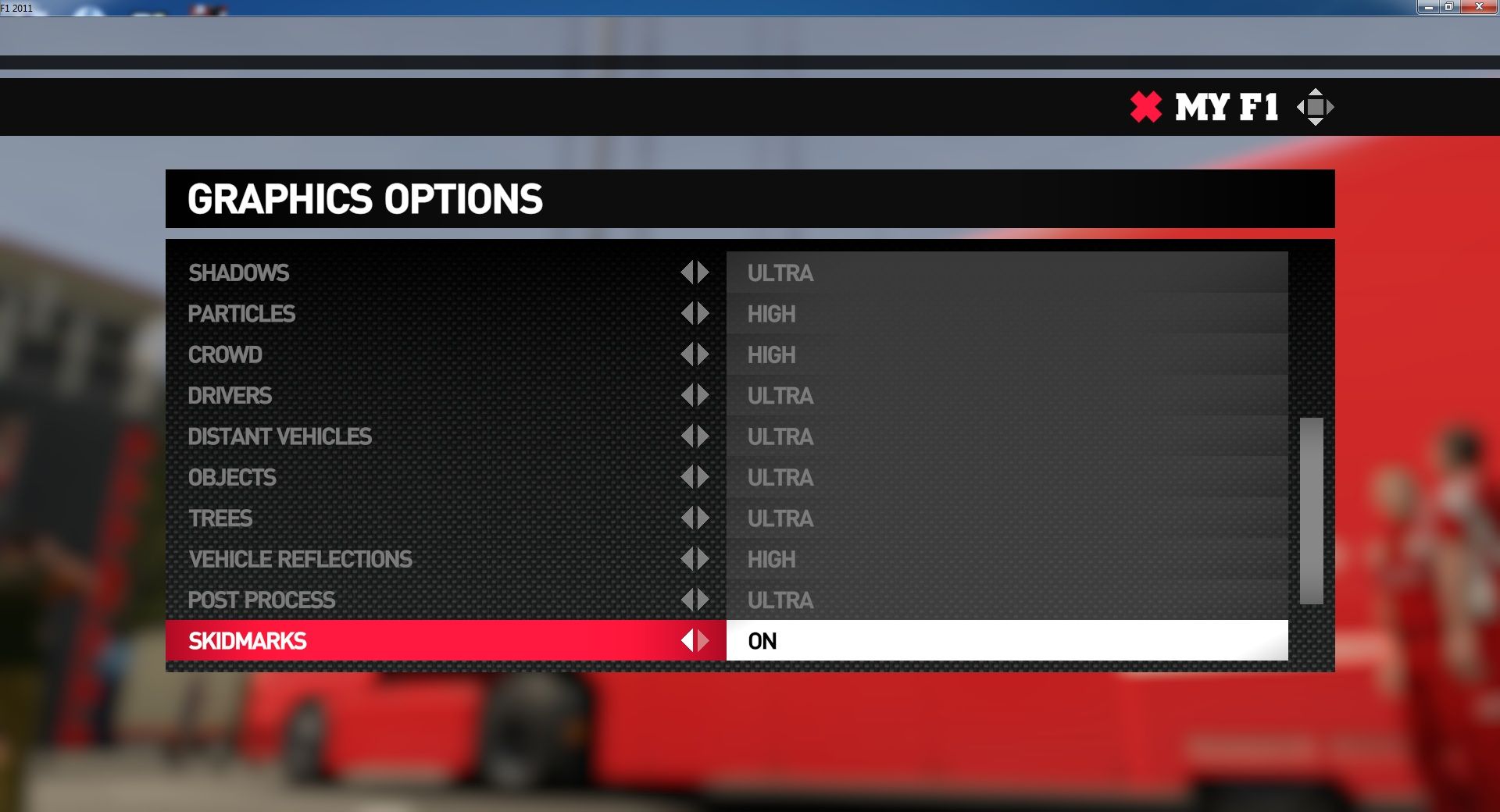Select the Vehicle Reflections setting

coord(300,559)
